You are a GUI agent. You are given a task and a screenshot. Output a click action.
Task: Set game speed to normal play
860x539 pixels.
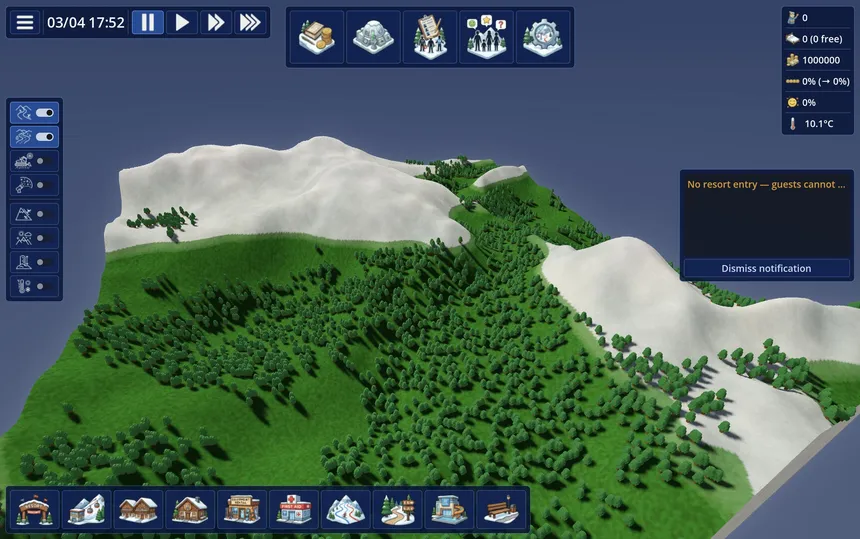click(x=182, y=22)
